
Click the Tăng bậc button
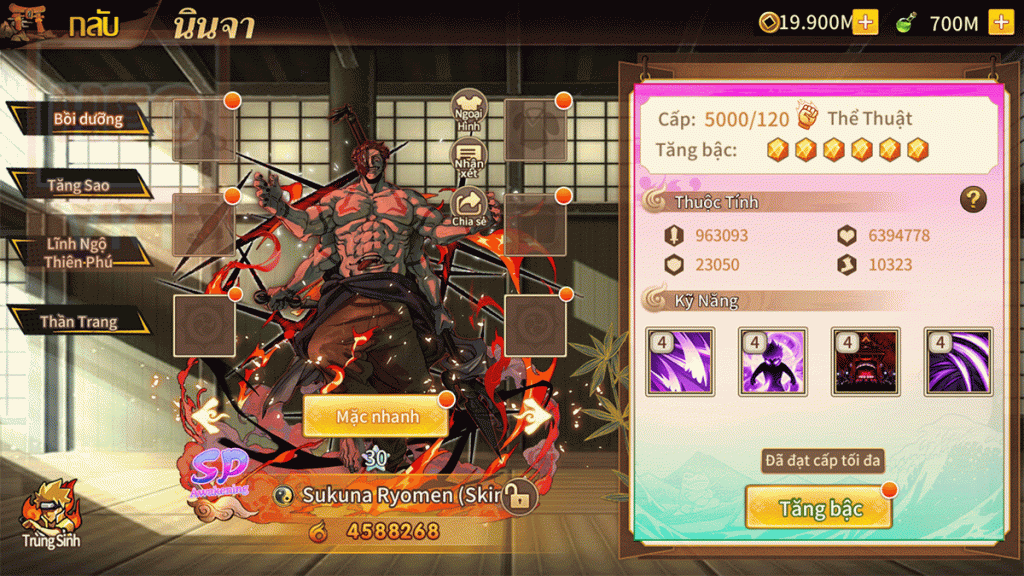(818, 508)
